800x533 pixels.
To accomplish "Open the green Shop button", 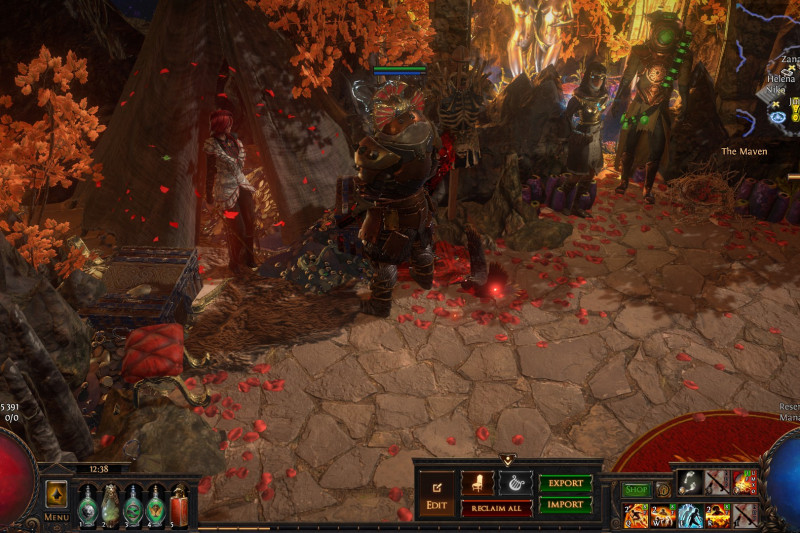I will [636, 490].
